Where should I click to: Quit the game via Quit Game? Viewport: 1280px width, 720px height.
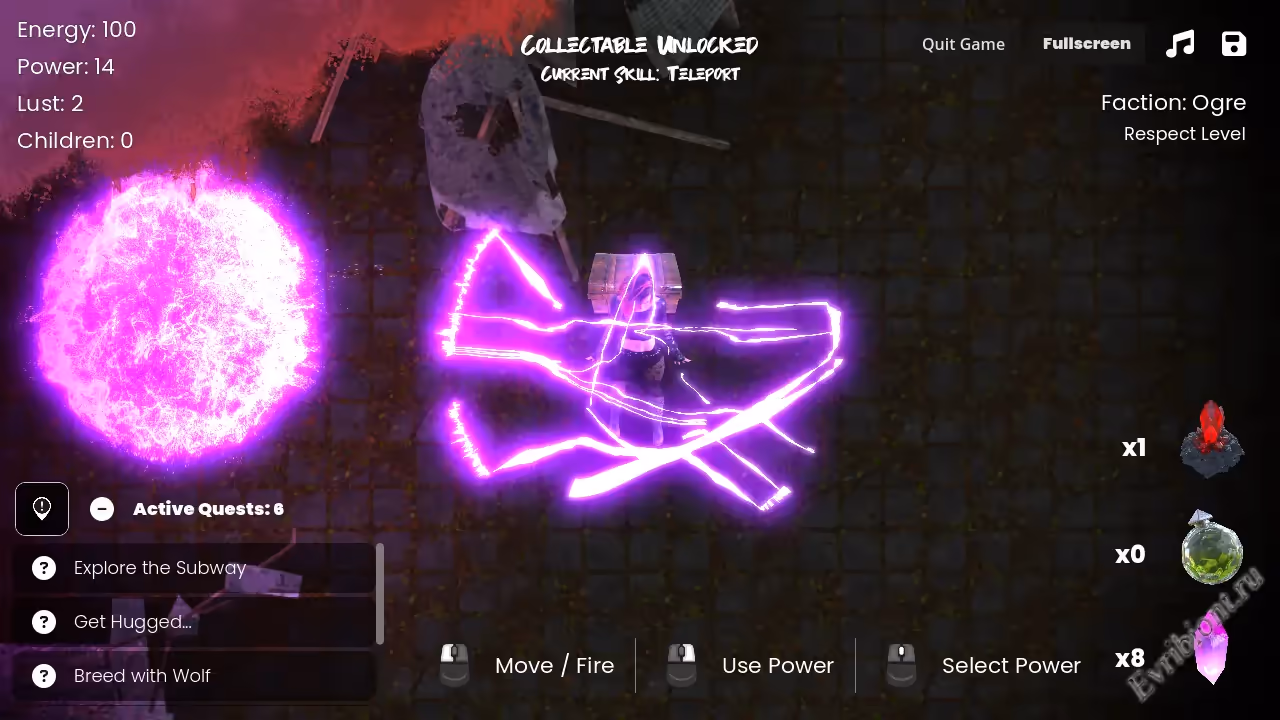coord(963,44)
